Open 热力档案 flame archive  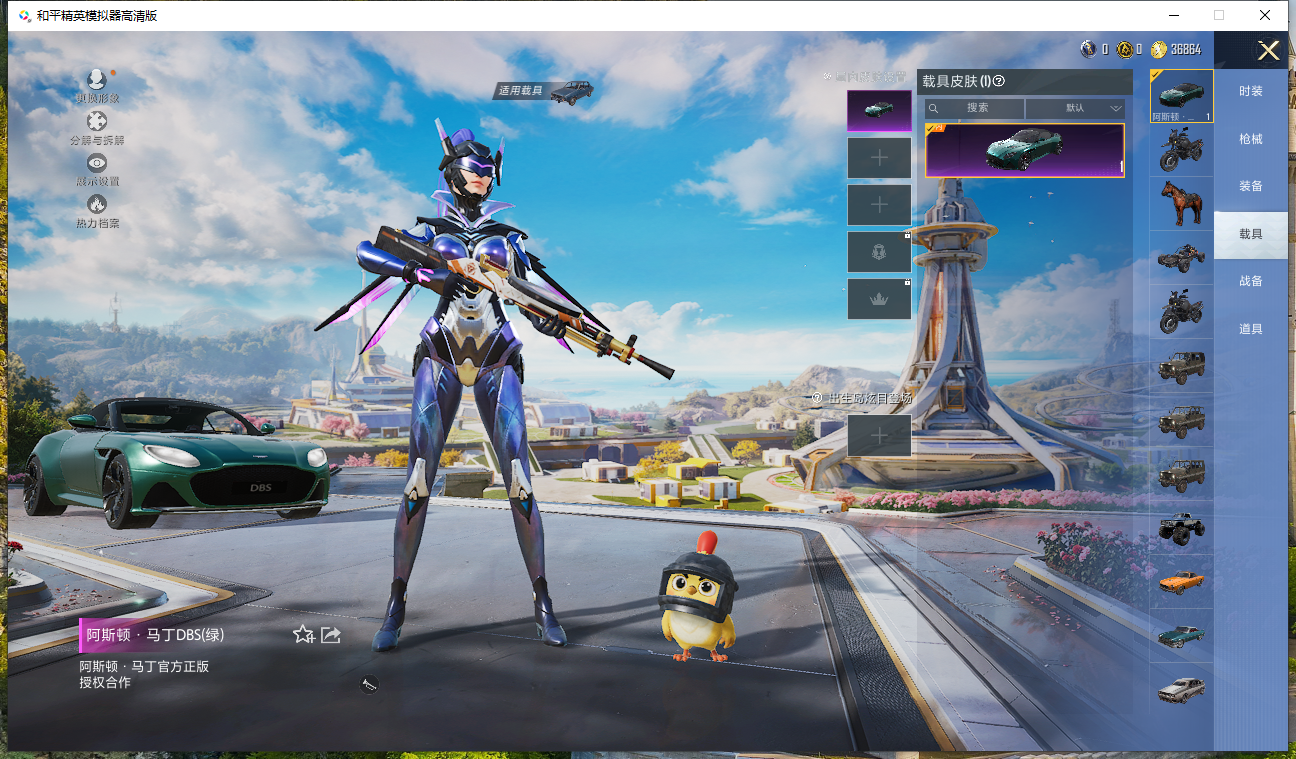pyautogui.click(x=97, y=210)
